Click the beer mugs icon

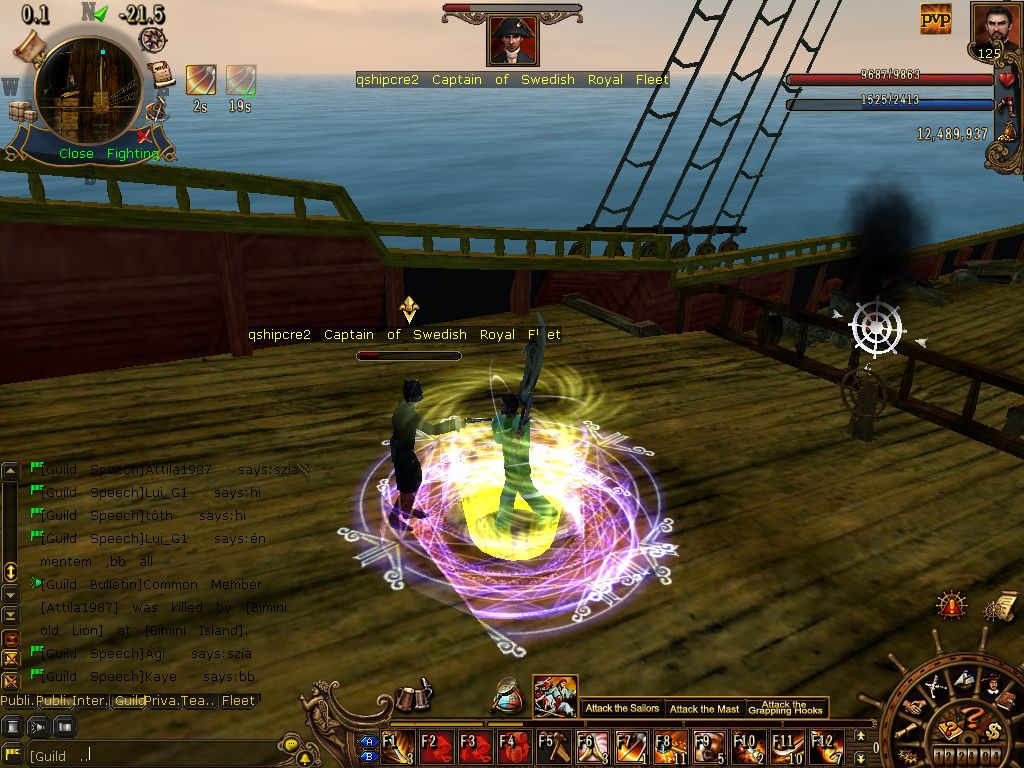pyautogui.click(x=412, y=697)
